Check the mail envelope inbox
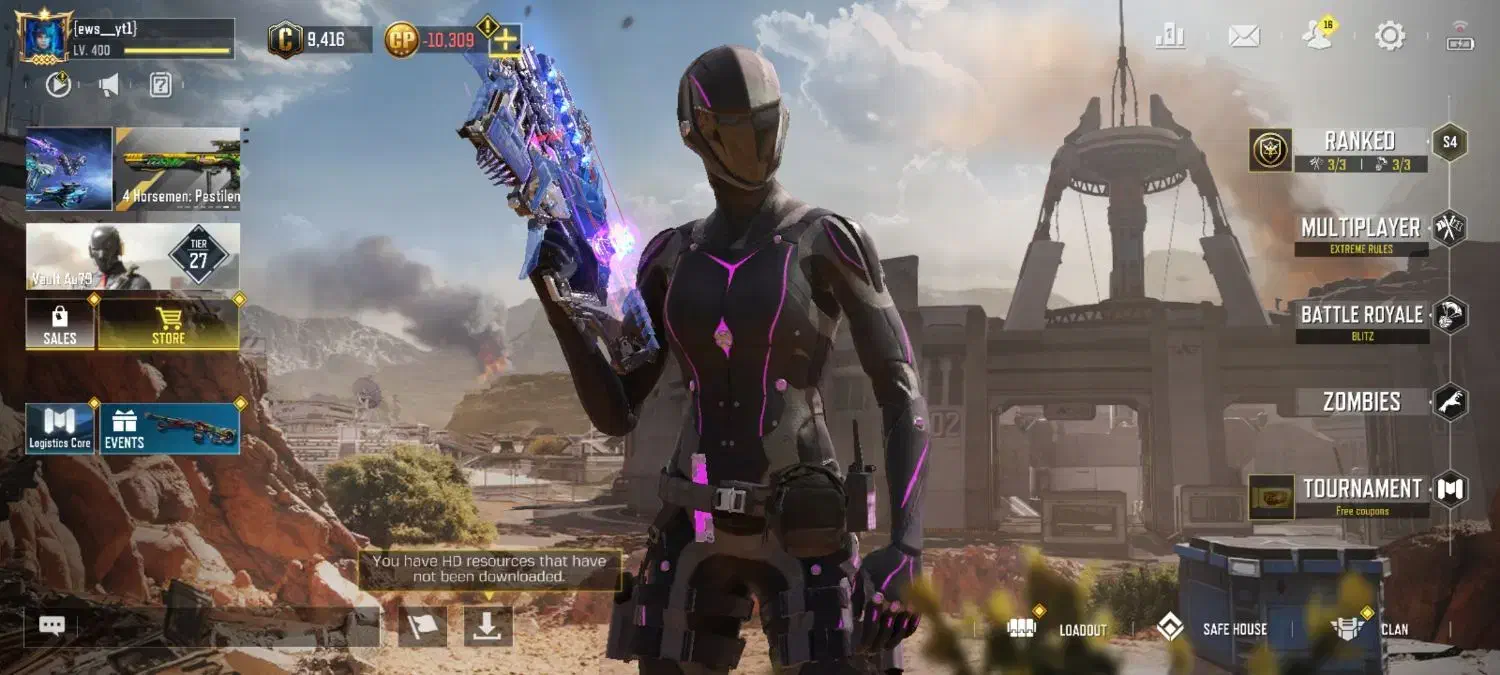The height and width of the screenshot is (675, 1500). point(1244,37)
